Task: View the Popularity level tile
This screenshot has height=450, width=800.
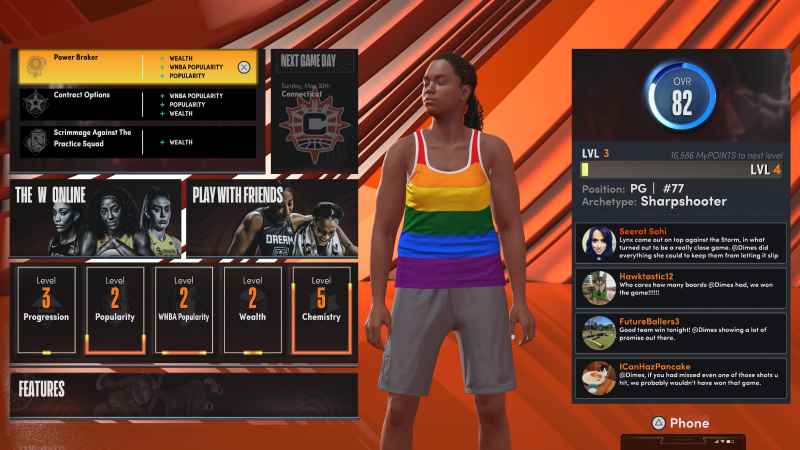Action: (115, 310)
